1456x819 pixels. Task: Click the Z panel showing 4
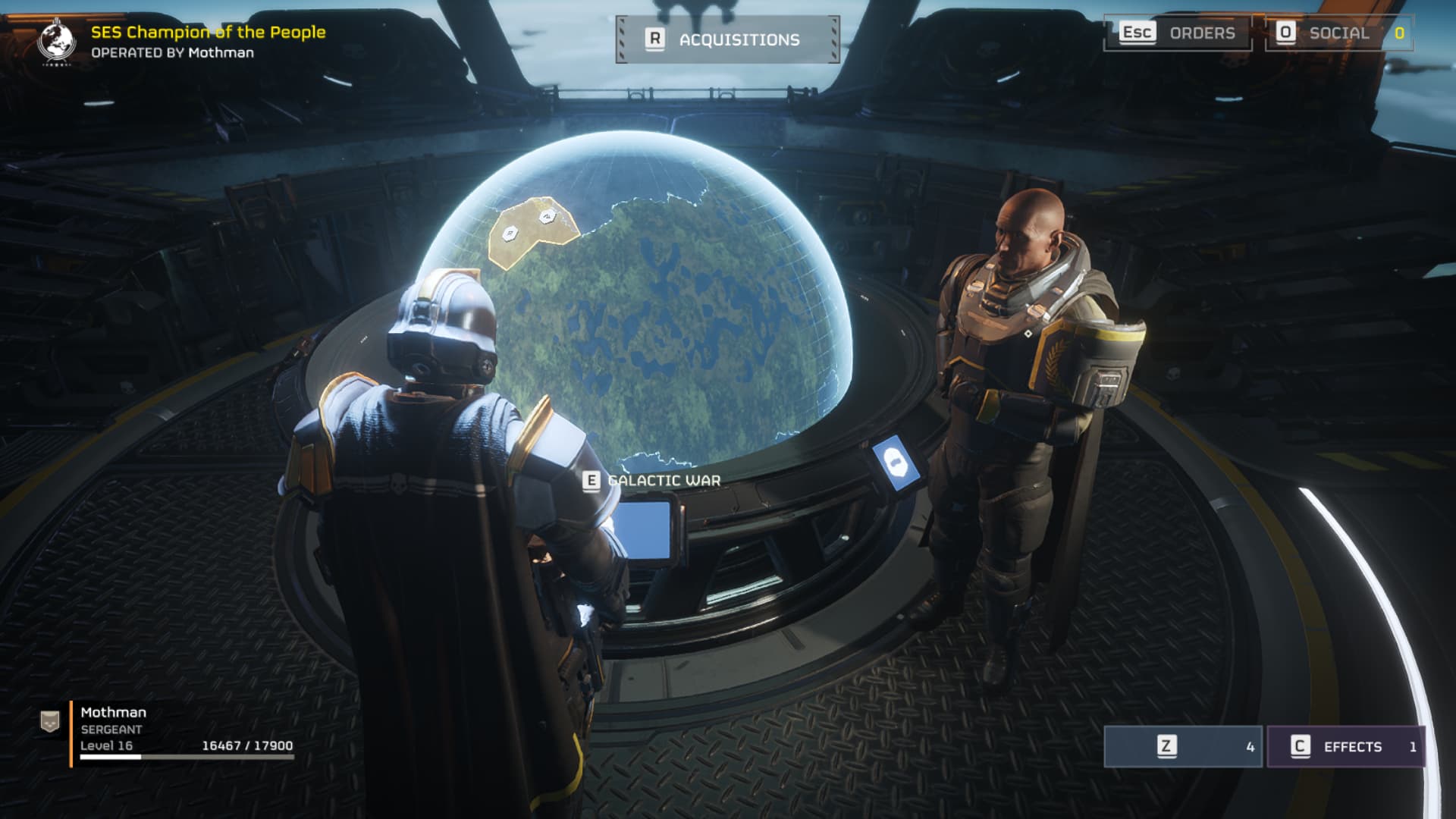pyautogui.click(x=1182, y=747)
